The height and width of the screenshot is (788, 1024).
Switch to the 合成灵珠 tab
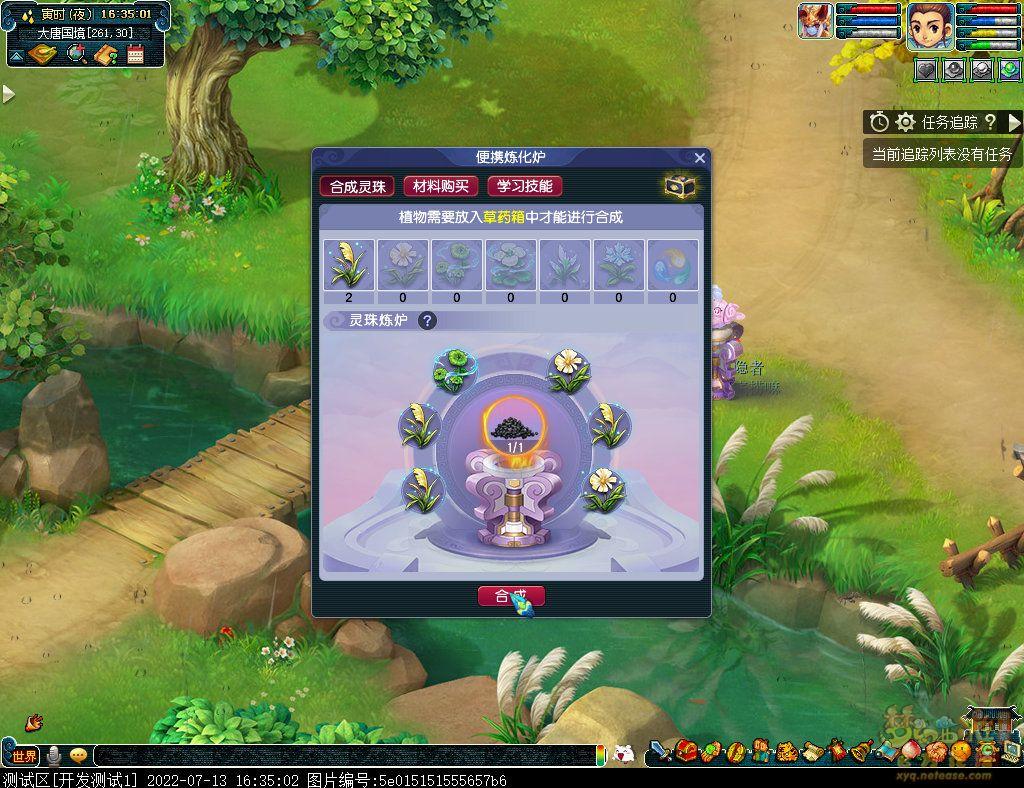357,186
